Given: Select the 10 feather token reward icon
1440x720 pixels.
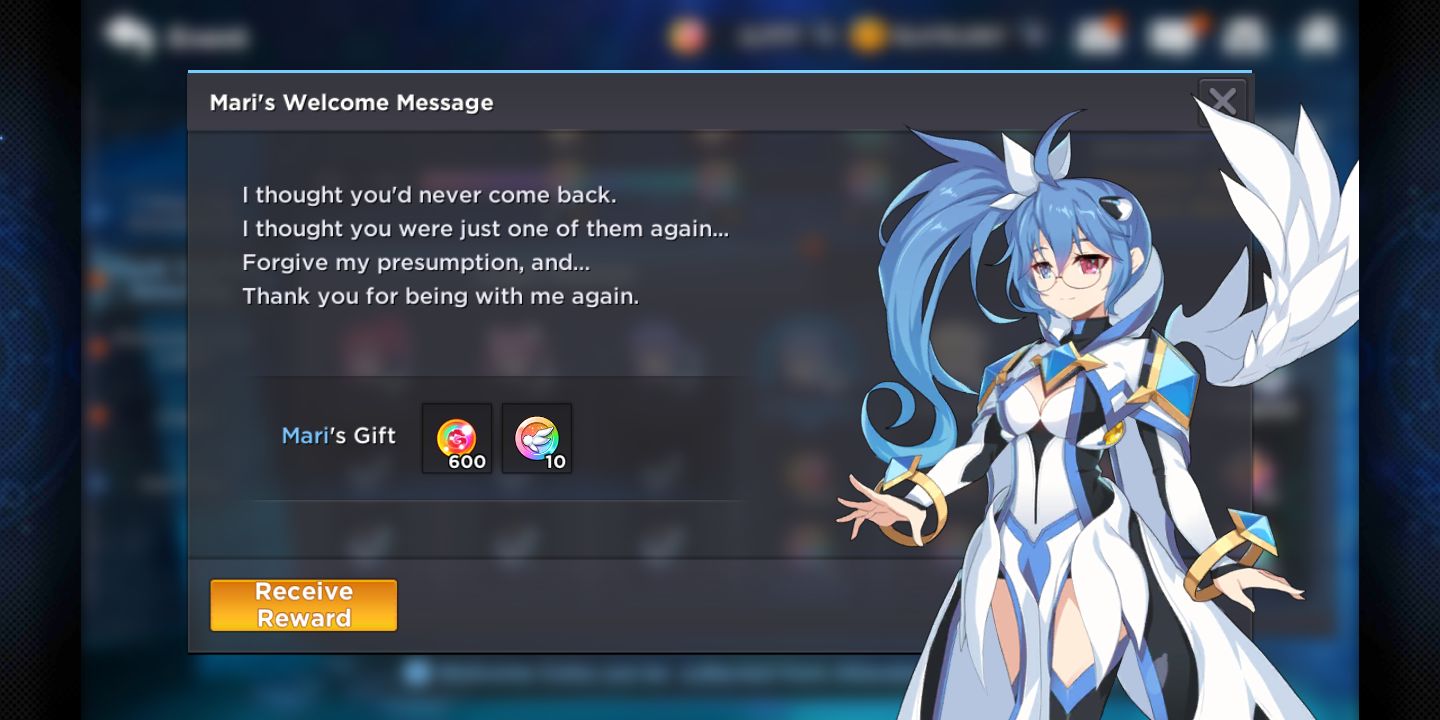Looking at the screenshot, I should coord(536,438).
